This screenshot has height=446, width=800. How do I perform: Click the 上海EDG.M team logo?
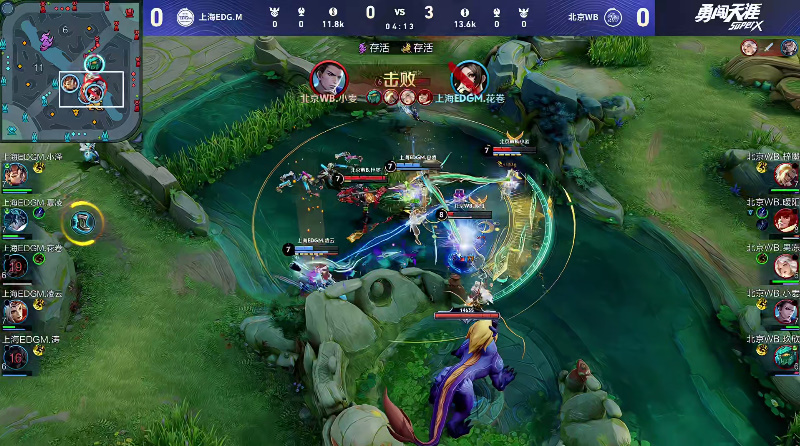click(186, 17)
